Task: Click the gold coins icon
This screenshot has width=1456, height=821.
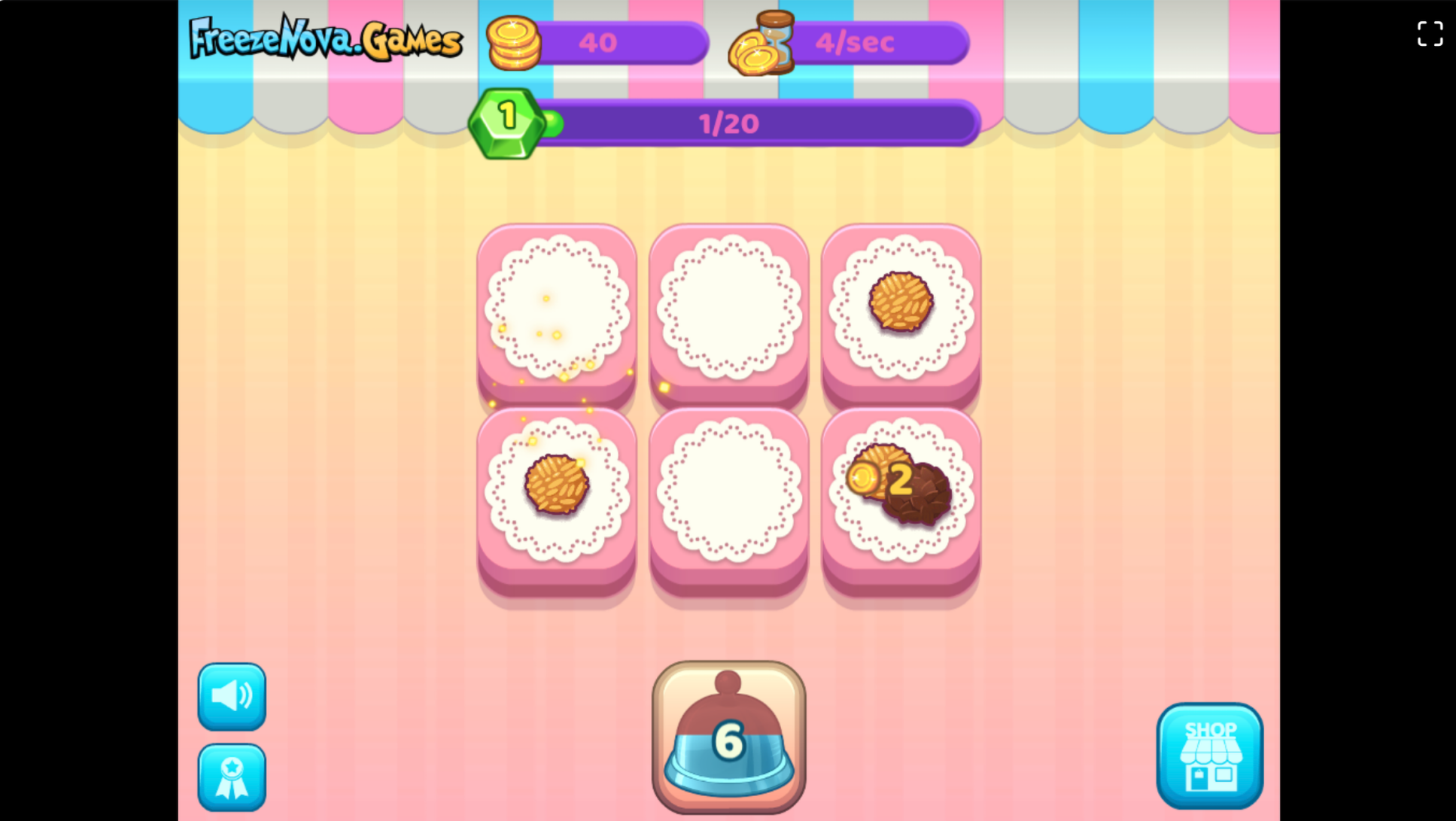Action: pos(515,43)
